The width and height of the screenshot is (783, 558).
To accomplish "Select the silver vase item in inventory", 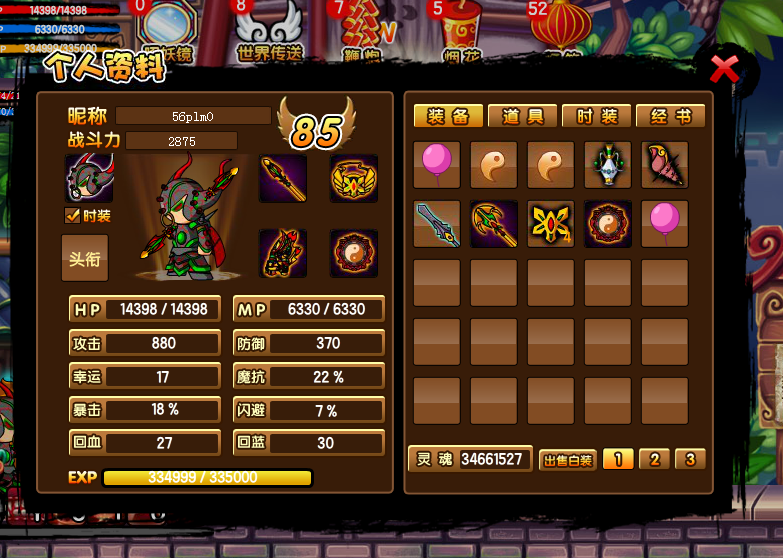I will click(608, 165).
